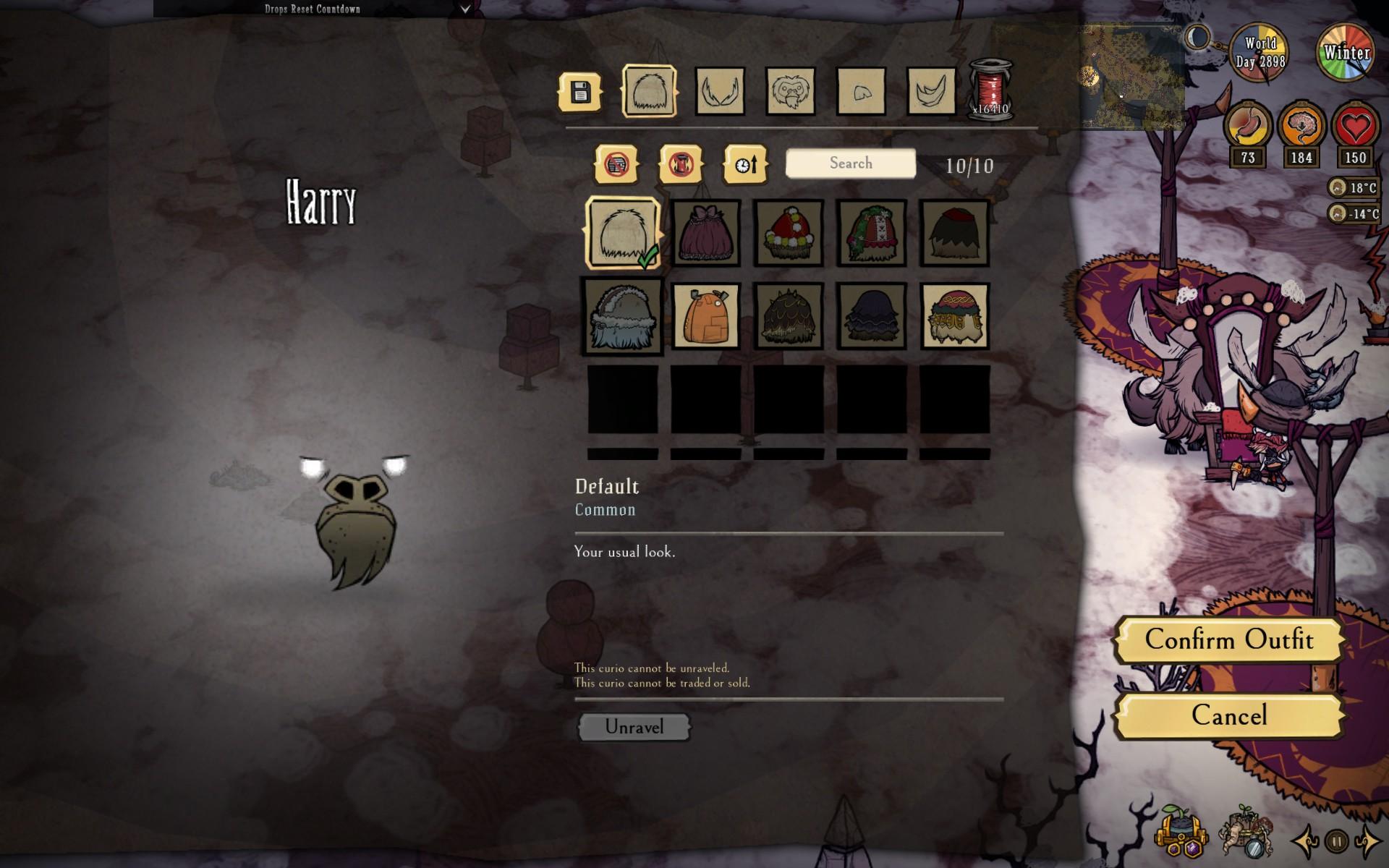Toggle the crossed-out chest filter
The image size is (1389, 868).
click(616, 164)
